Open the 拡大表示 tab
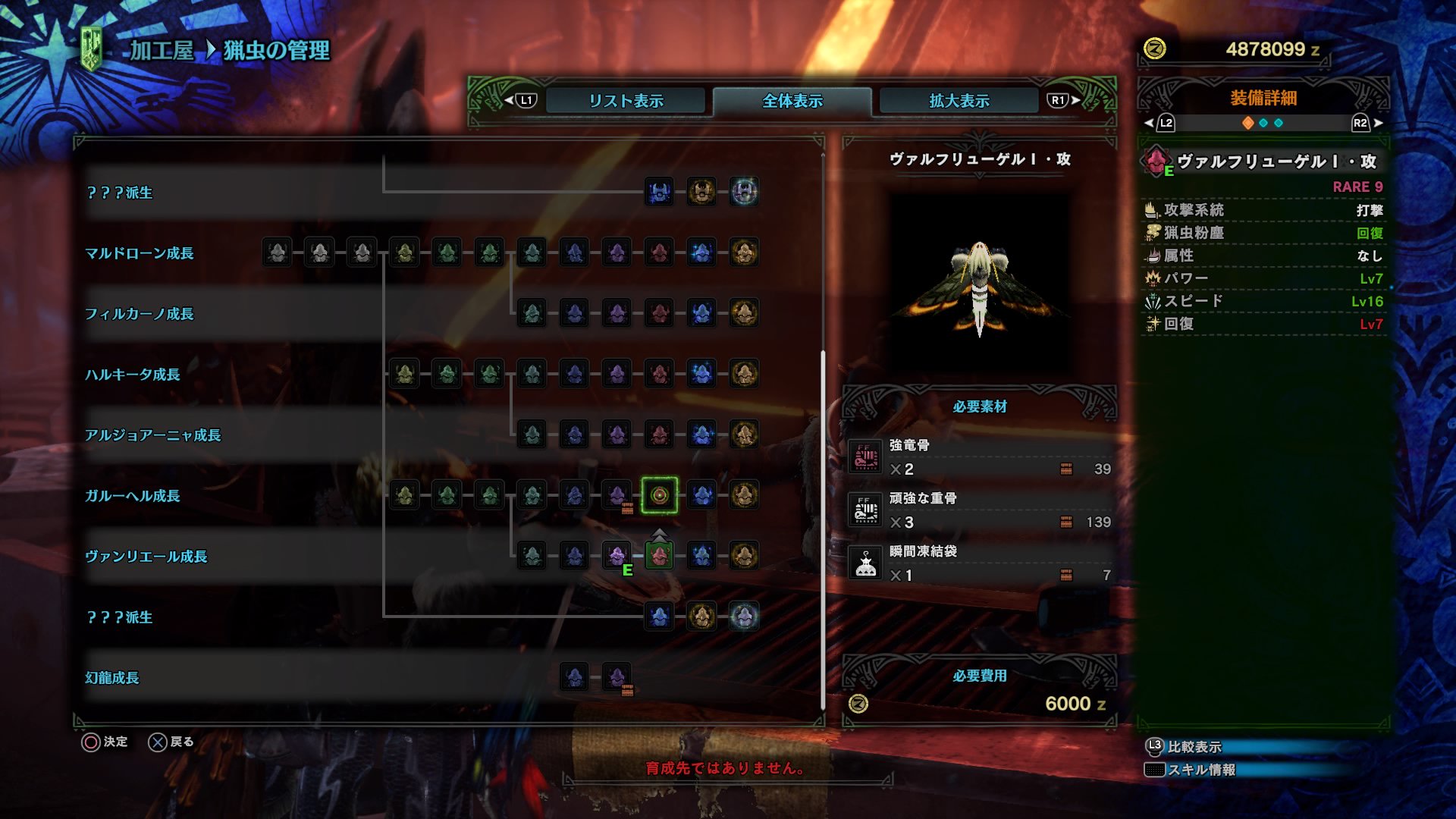The height and width of the screenshot is (819, 1456). coord(958,99)
